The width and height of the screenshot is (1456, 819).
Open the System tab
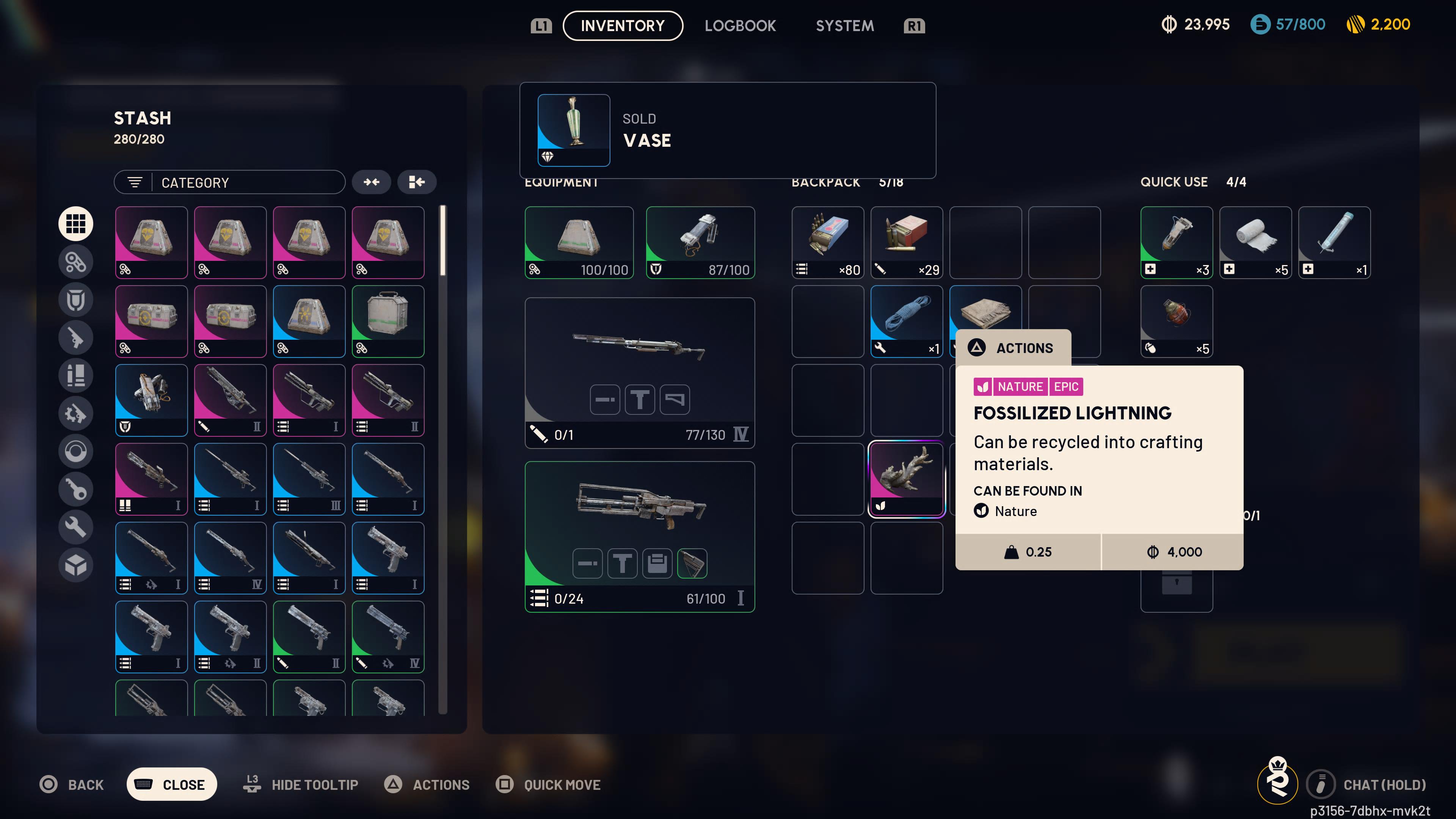pos(844,25)
